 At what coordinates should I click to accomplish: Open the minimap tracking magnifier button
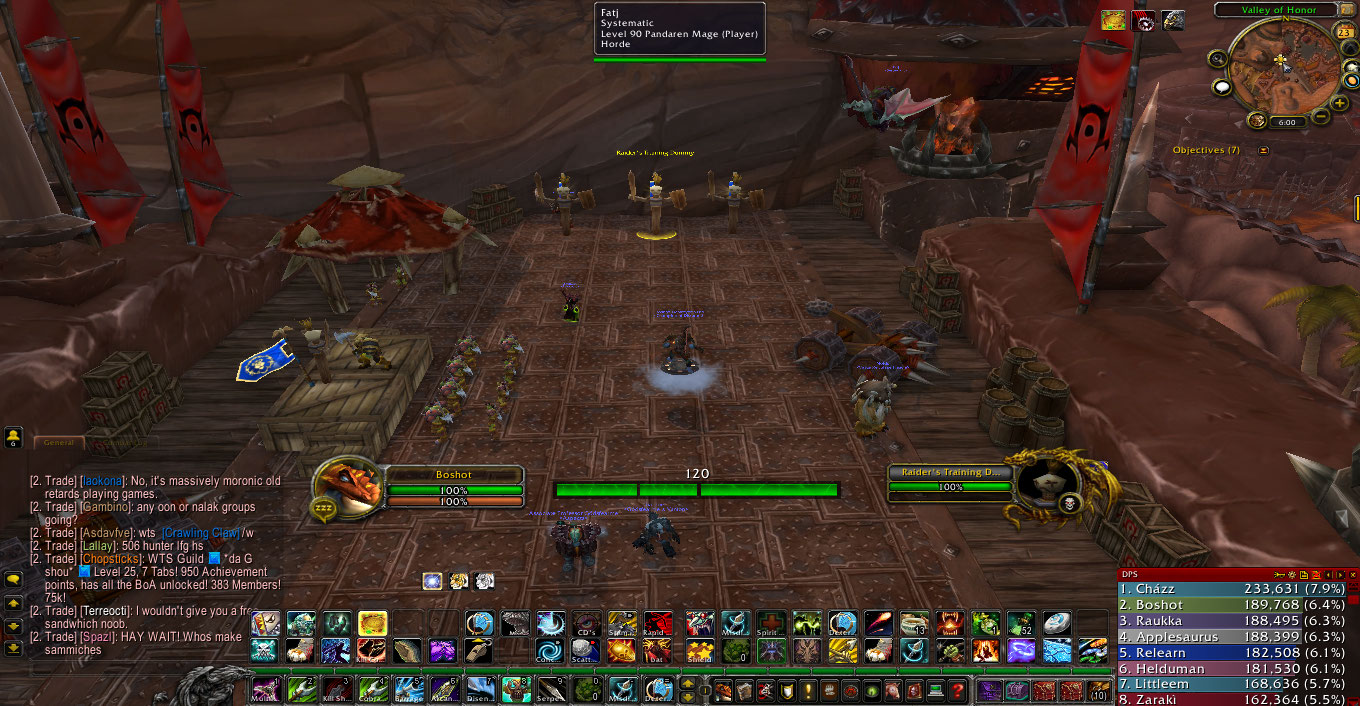click(1218, 59)
